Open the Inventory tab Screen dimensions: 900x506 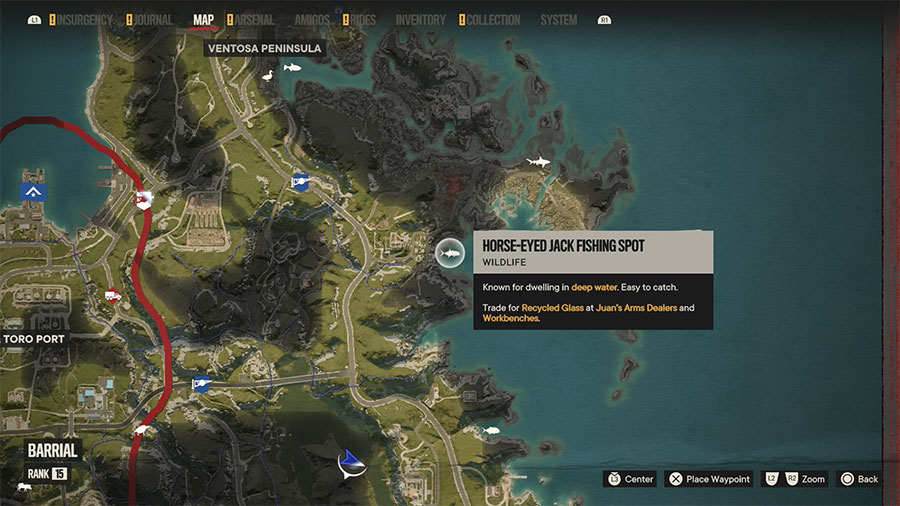tap(420, 20)
